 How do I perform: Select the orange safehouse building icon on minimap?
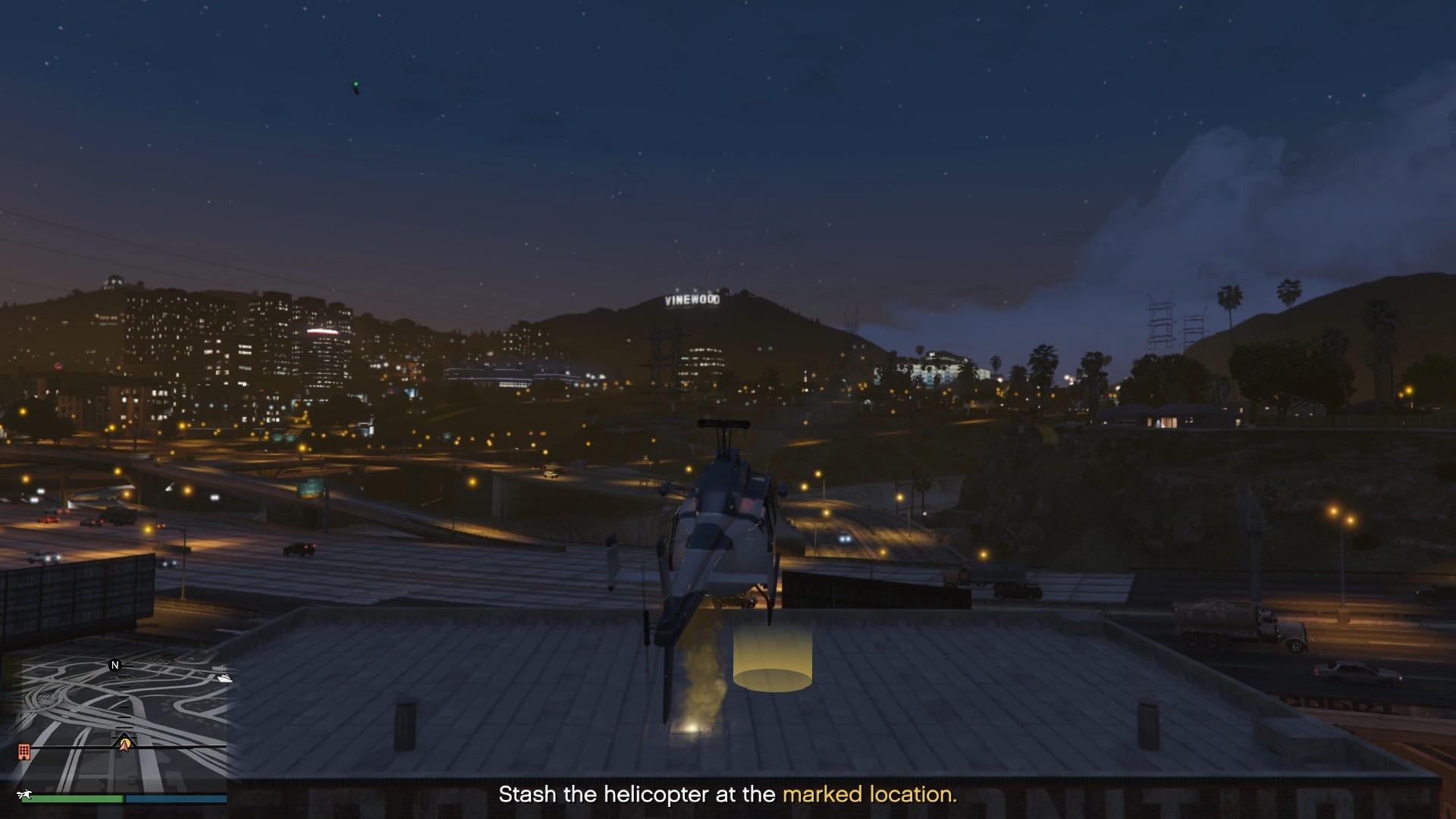(x=24, y=751)
